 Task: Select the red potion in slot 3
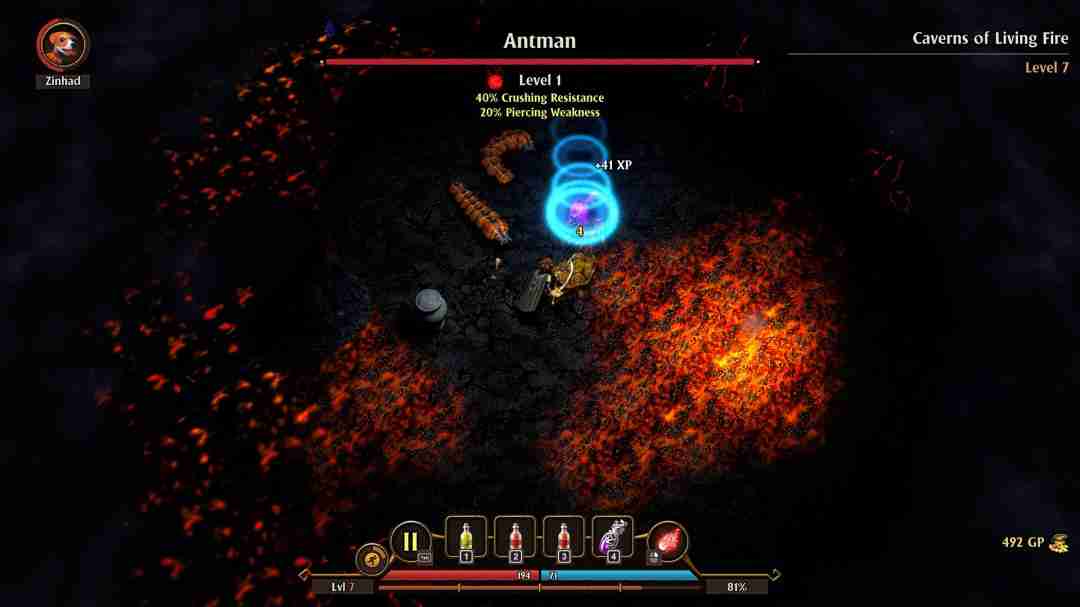[563, 538]
